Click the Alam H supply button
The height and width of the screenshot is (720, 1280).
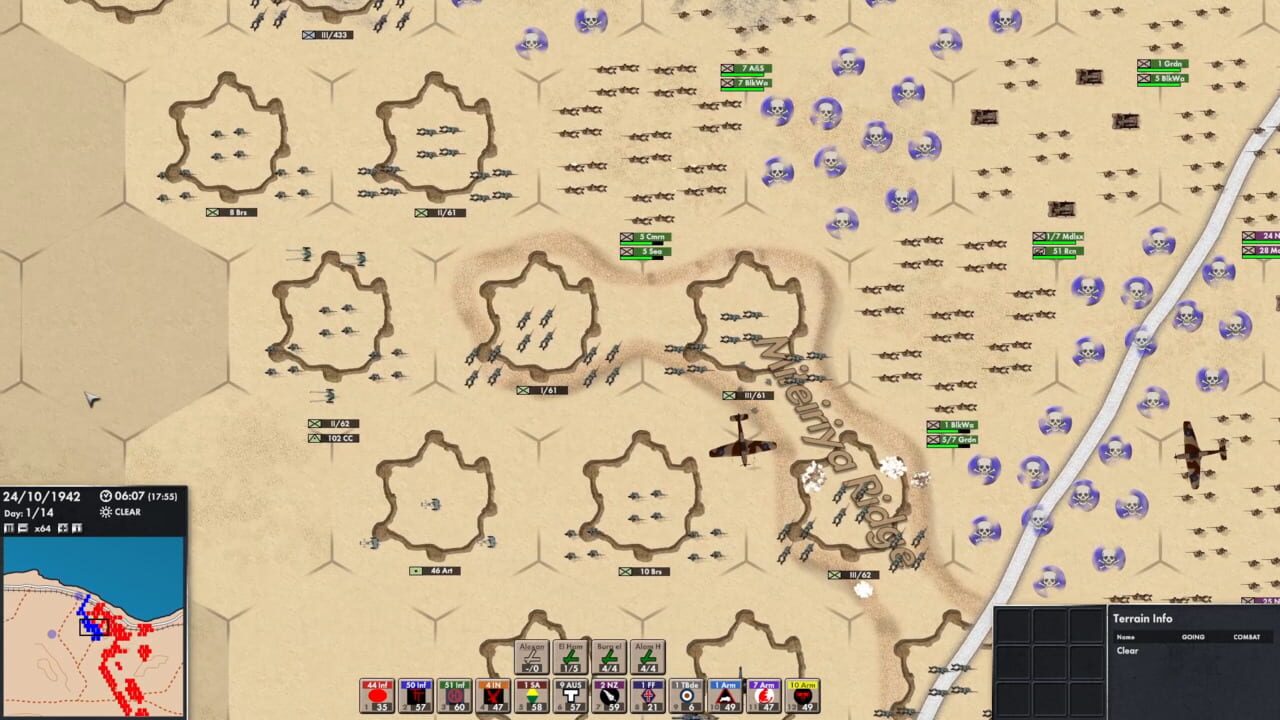click(x=648, y=655)
